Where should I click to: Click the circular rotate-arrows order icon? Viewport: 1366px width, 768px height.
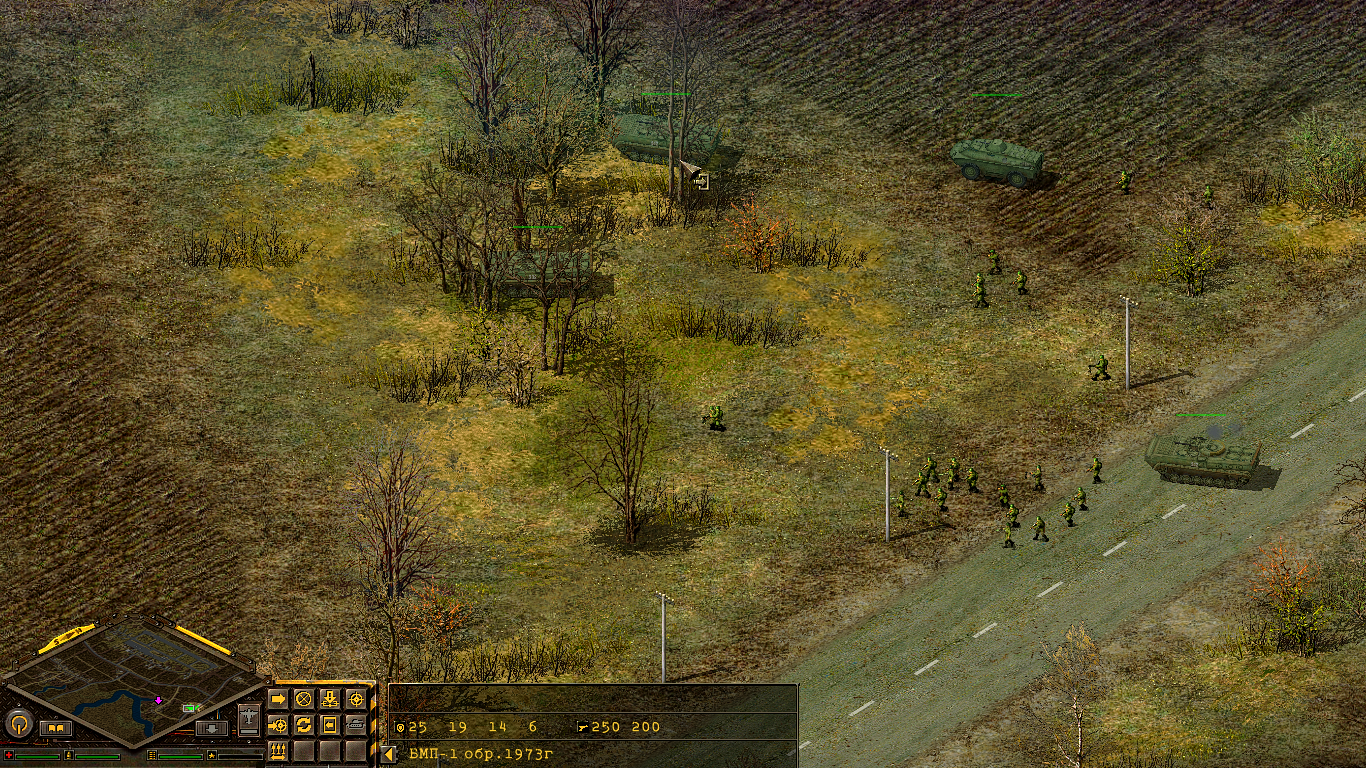coord(304,725)
